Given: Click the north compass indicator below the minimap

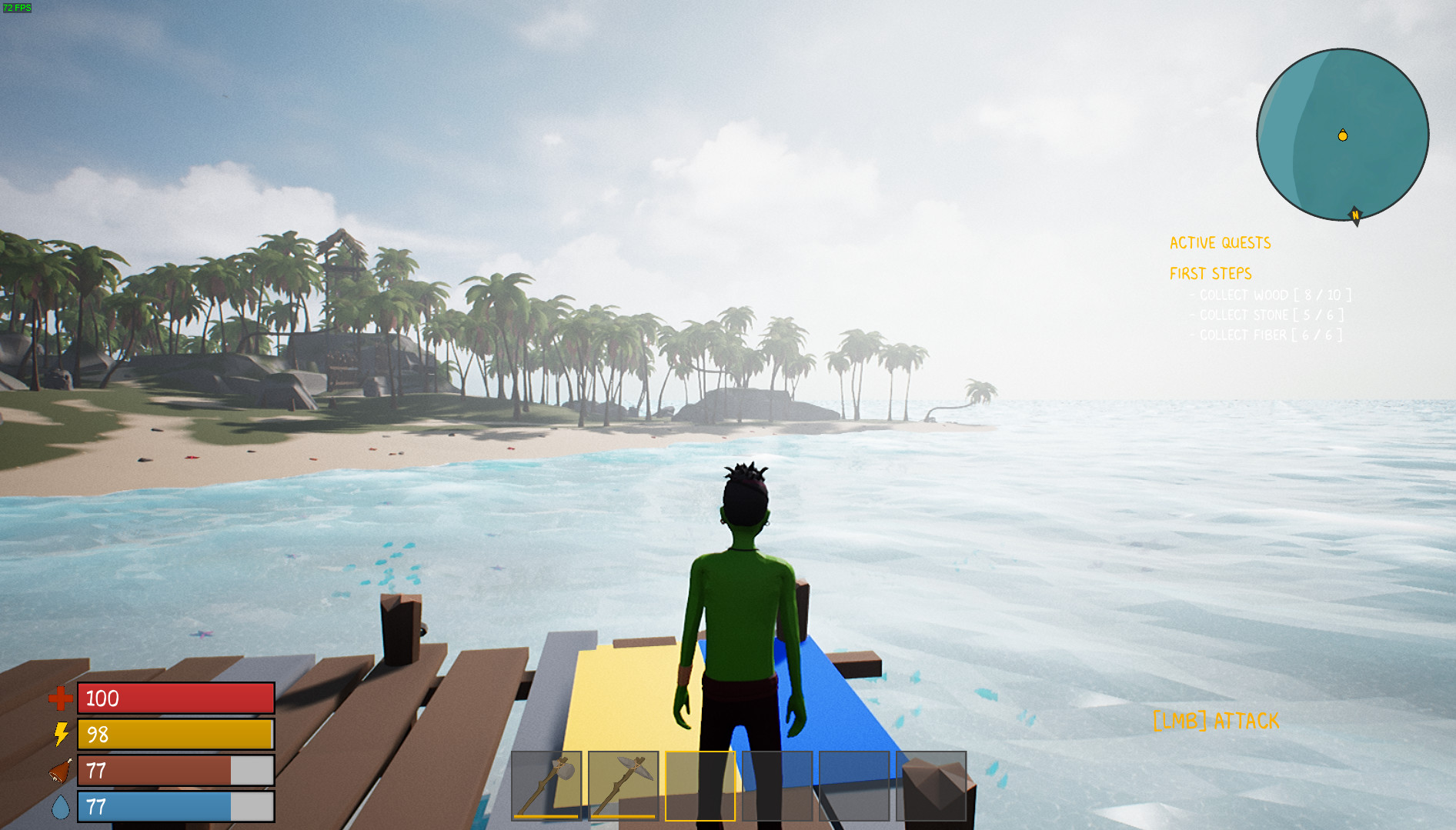Looking at the screenshot, I should (1354, 216).
